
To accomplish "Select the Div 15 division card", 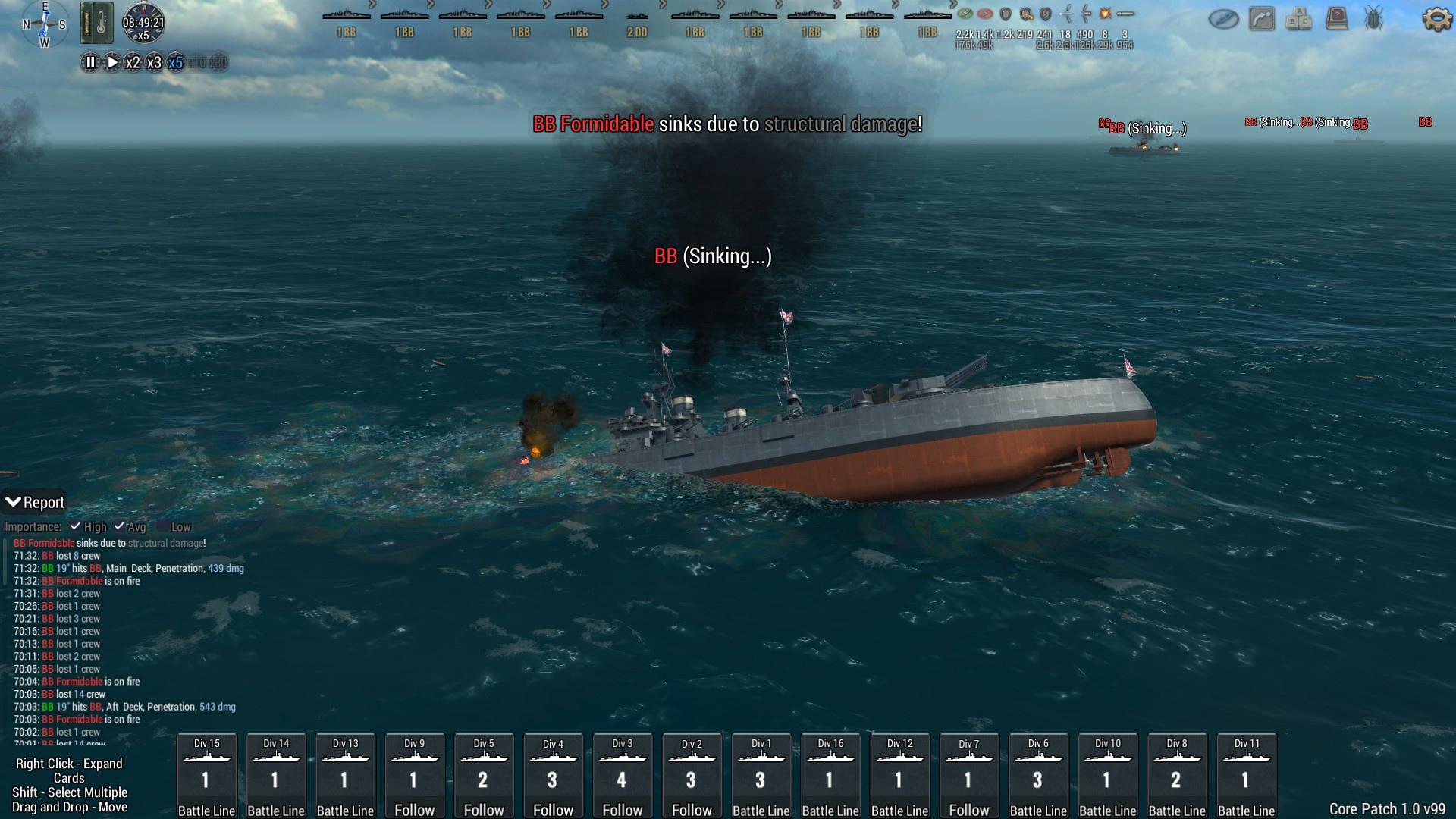I will tap(206, 776).
